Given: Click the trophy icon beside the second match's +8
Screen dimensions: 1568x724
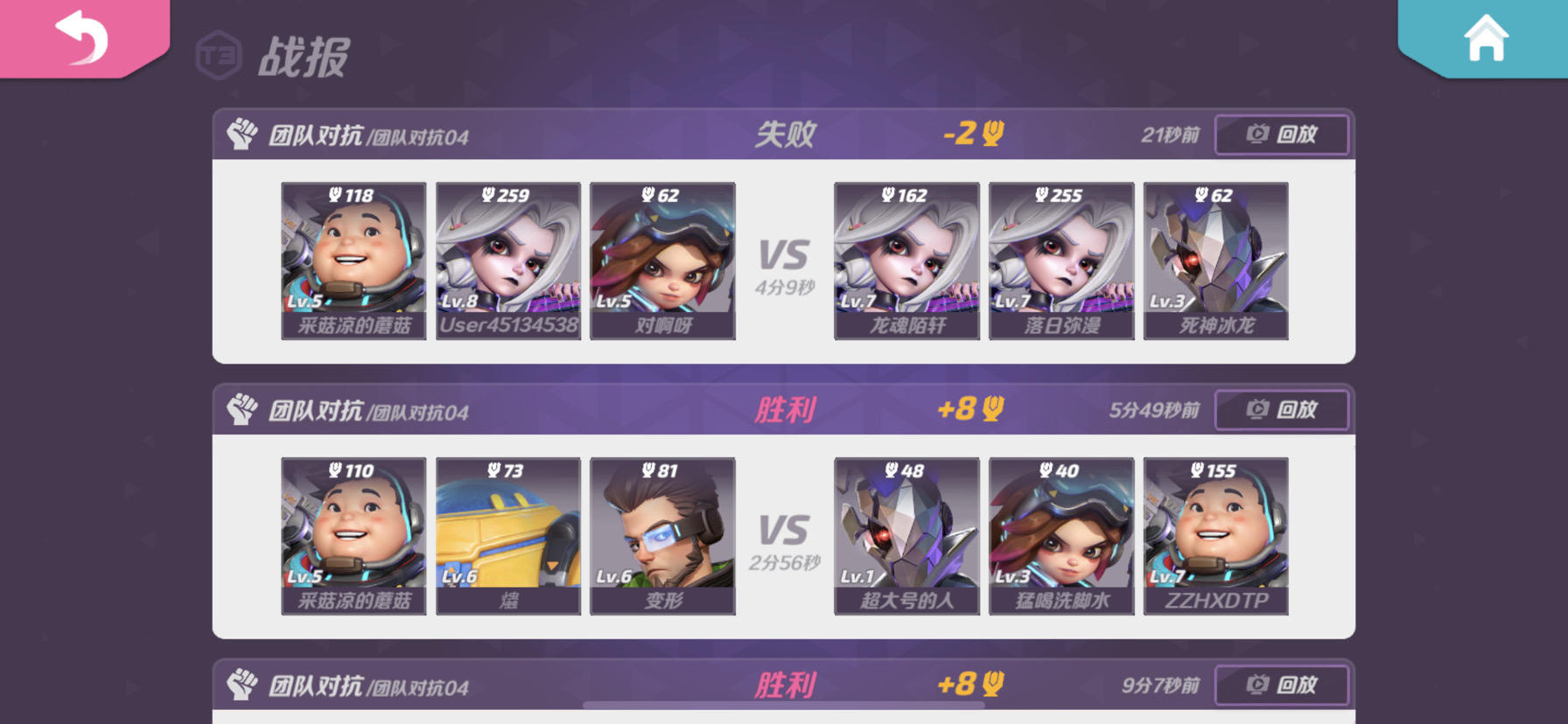Looking at the screenshot, I should coord(990,409).
